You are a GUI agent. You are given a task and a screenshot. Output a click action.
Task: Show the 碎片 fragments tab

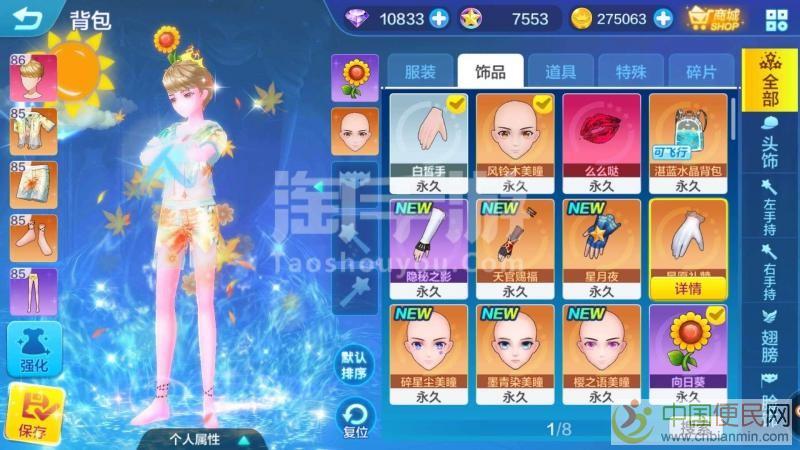(x=701, y=71)
